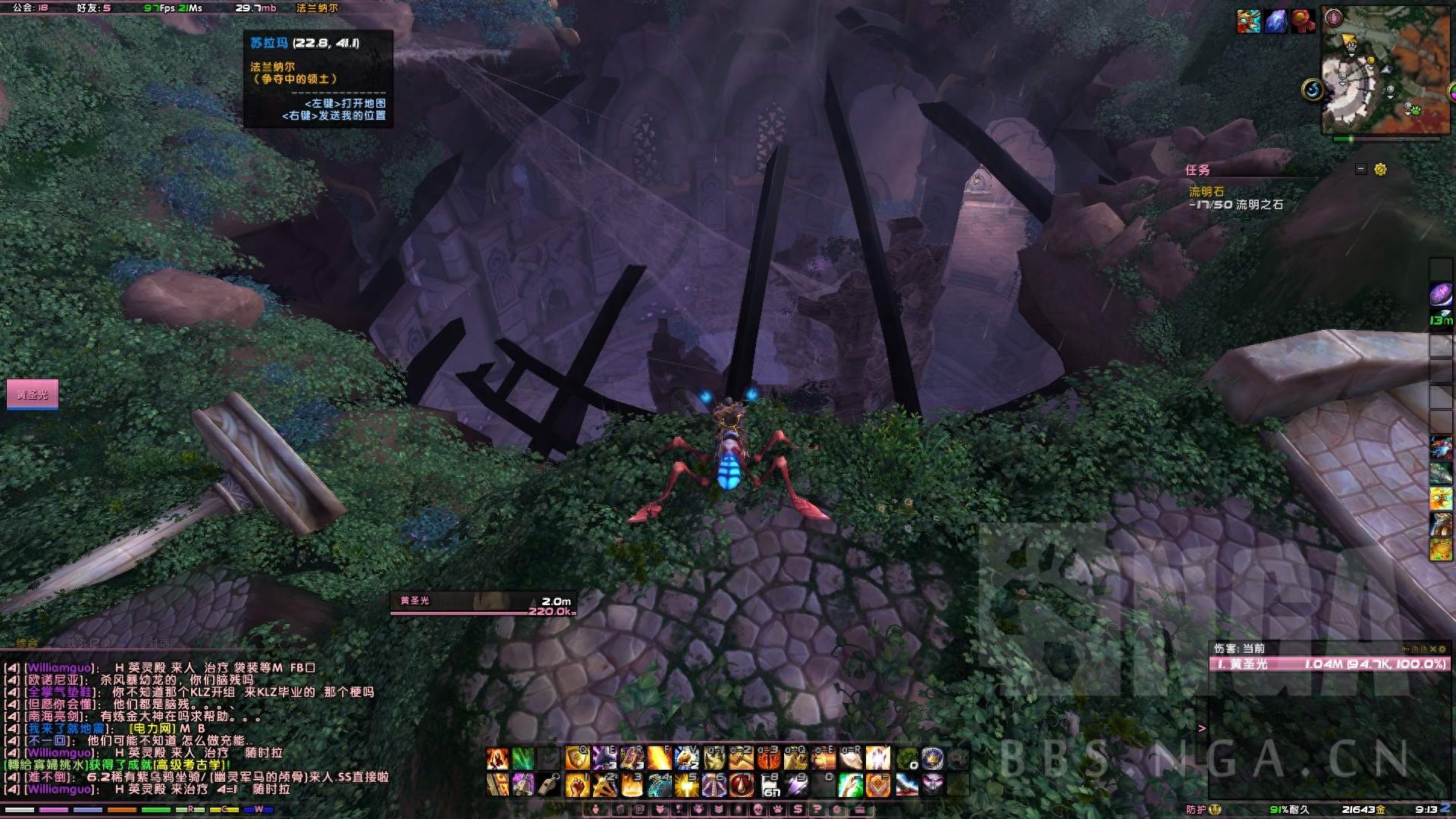Viewport: 1456px width, 819px height.
Task: Use the golden shield ability bound to Q
Action: tap(577, 758)
